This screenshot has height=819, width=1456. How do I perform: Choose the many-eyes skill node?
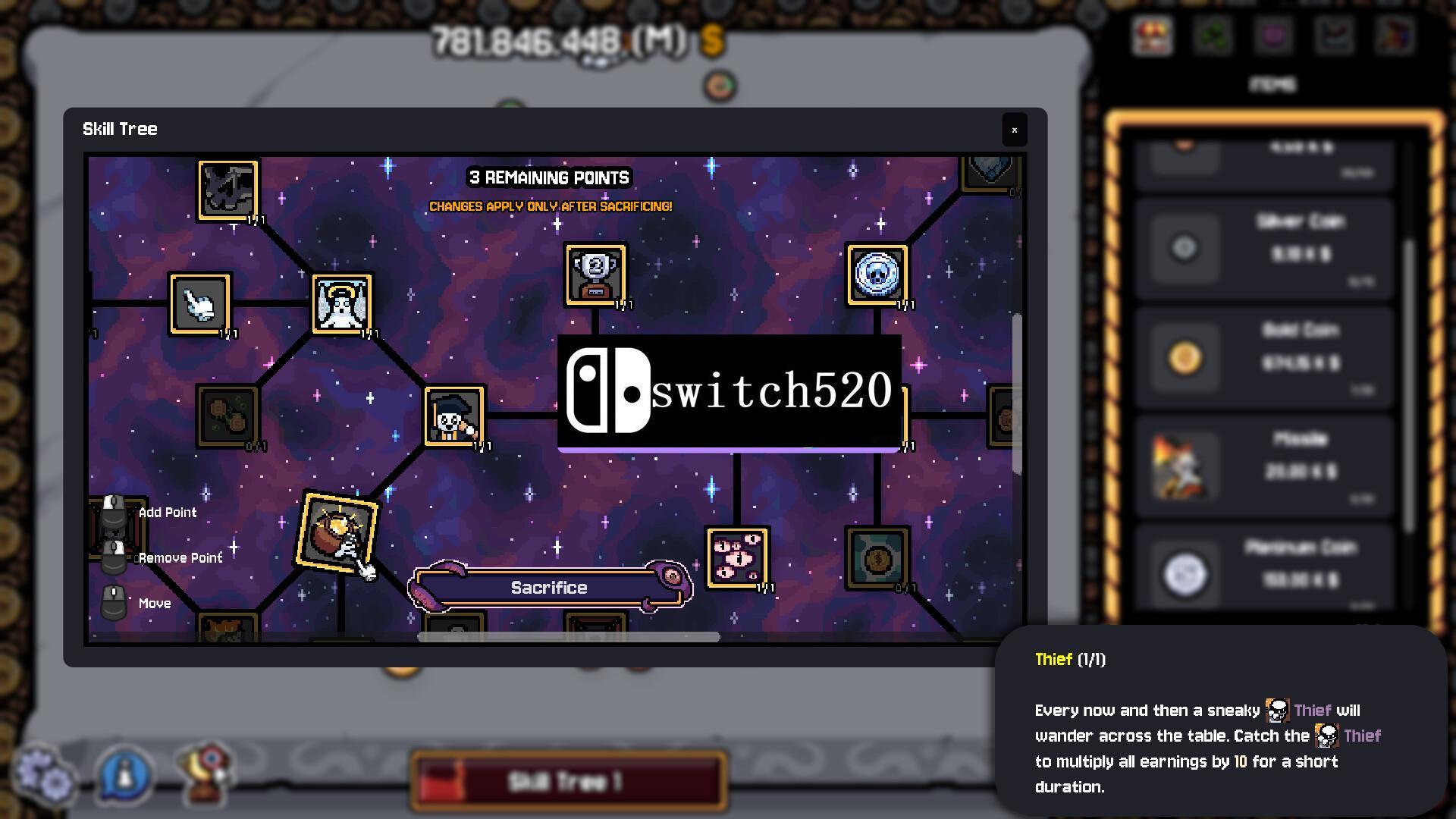pos(737,558)
